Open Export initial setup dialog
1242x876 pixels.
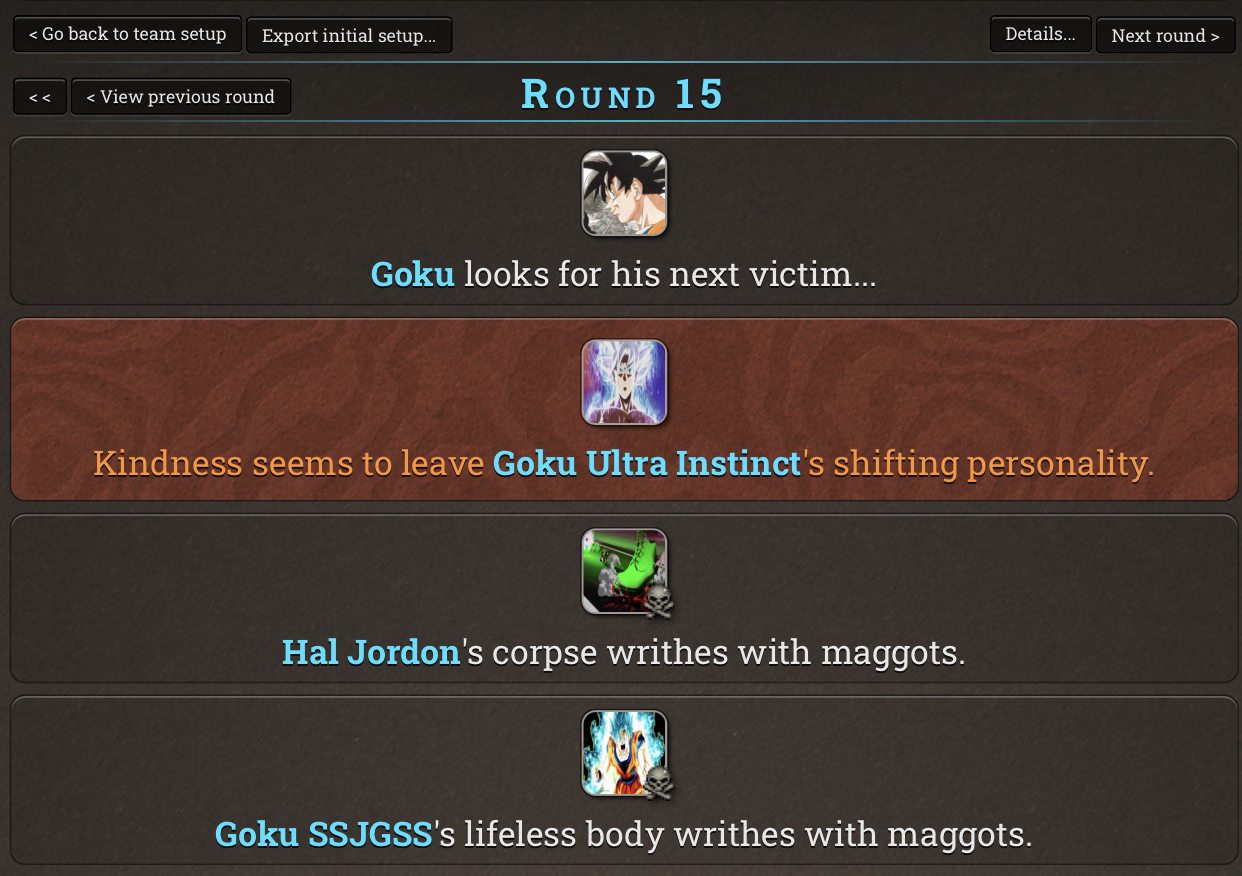pyautogui.click(x=348, y=36)
